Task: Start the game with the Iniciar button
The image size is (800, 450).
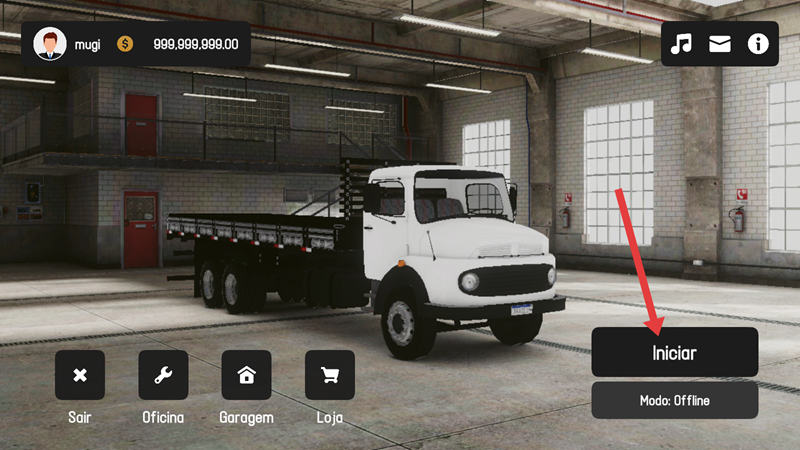Action: pos(674,353)
